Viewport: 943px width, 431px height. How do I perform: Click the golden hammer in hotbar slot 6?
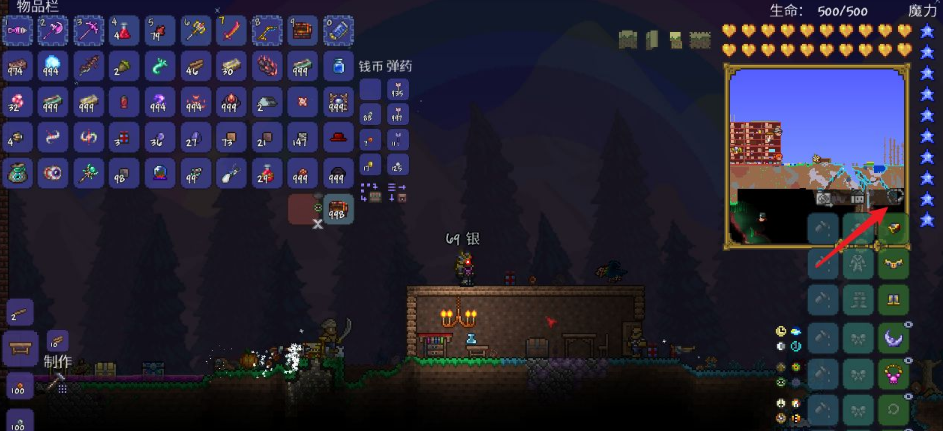coord(195,30)
